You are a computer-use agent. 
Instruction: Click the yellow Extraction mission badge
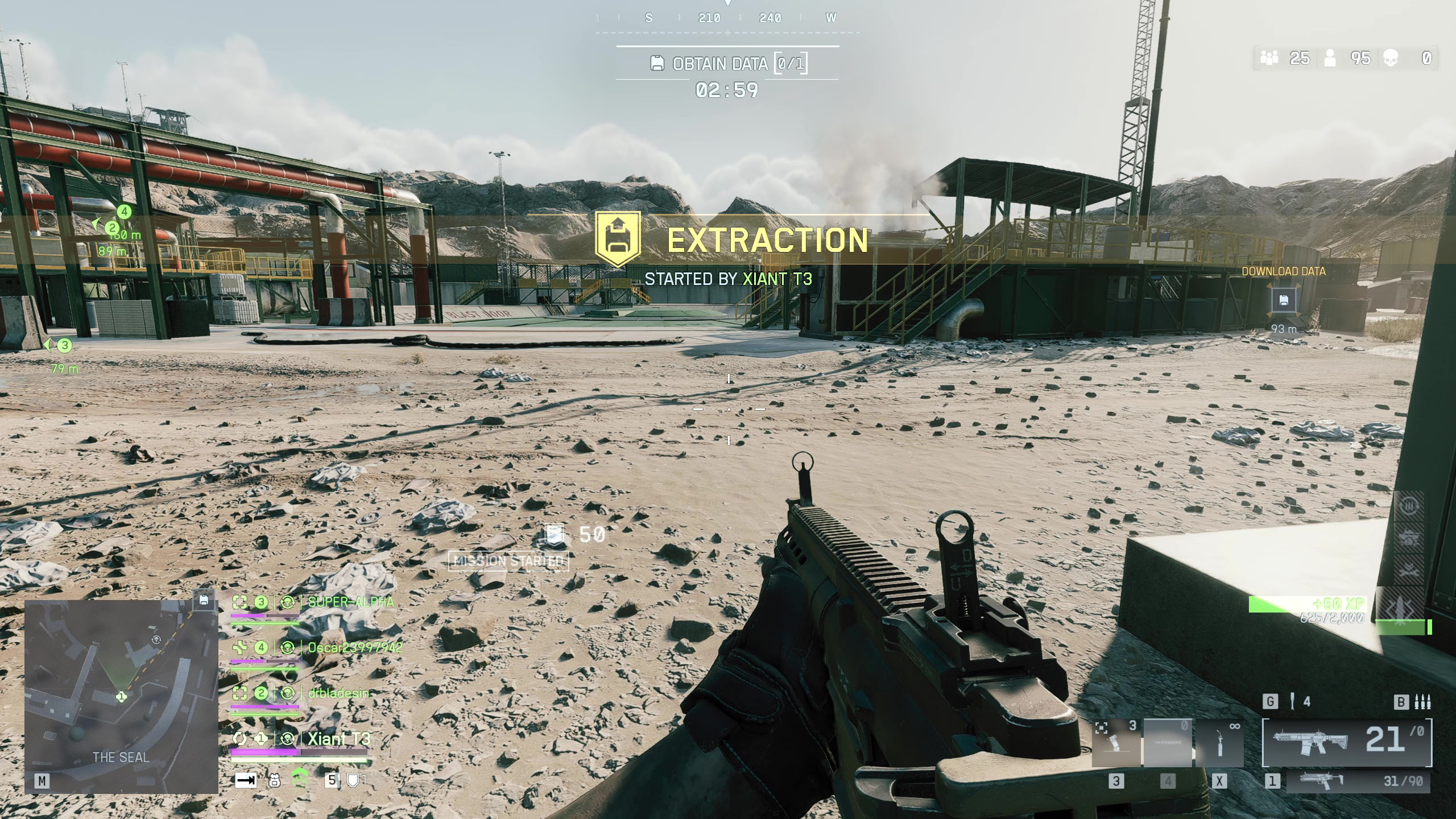point(618,239)
